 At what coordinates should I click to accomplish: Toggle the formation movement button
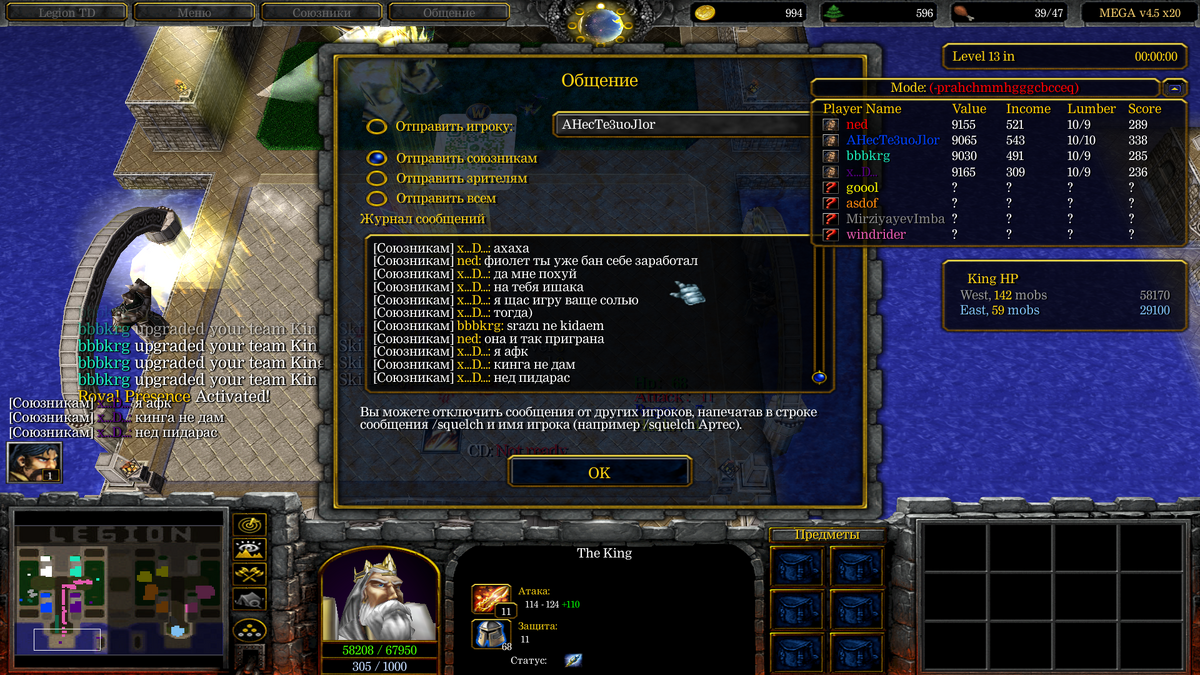click(x=248, y=629)
